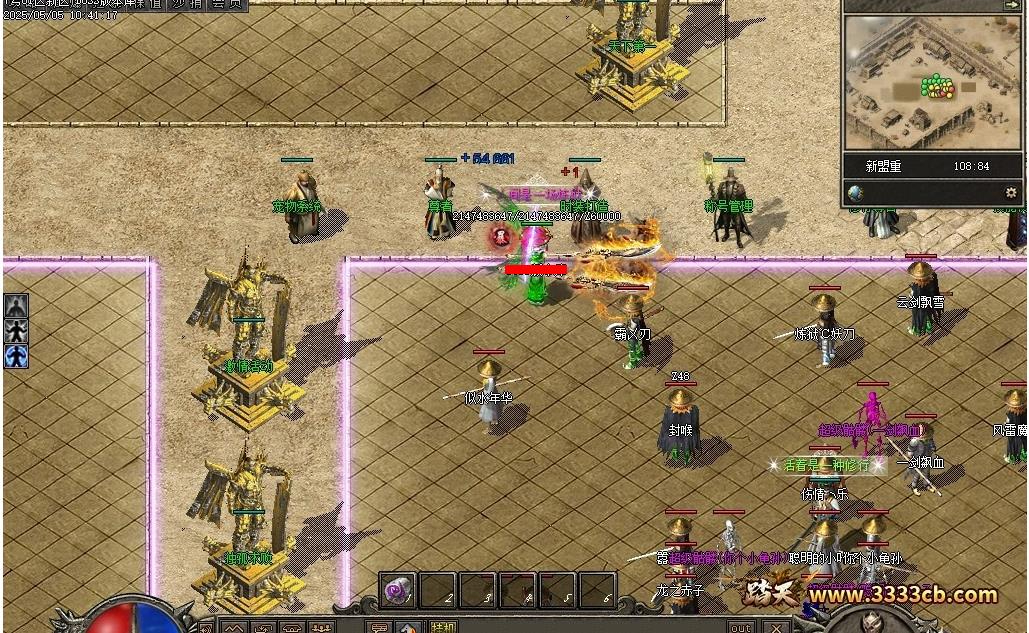Open the 会员 member menu
1029x633 pixels.
click(225, 4)
